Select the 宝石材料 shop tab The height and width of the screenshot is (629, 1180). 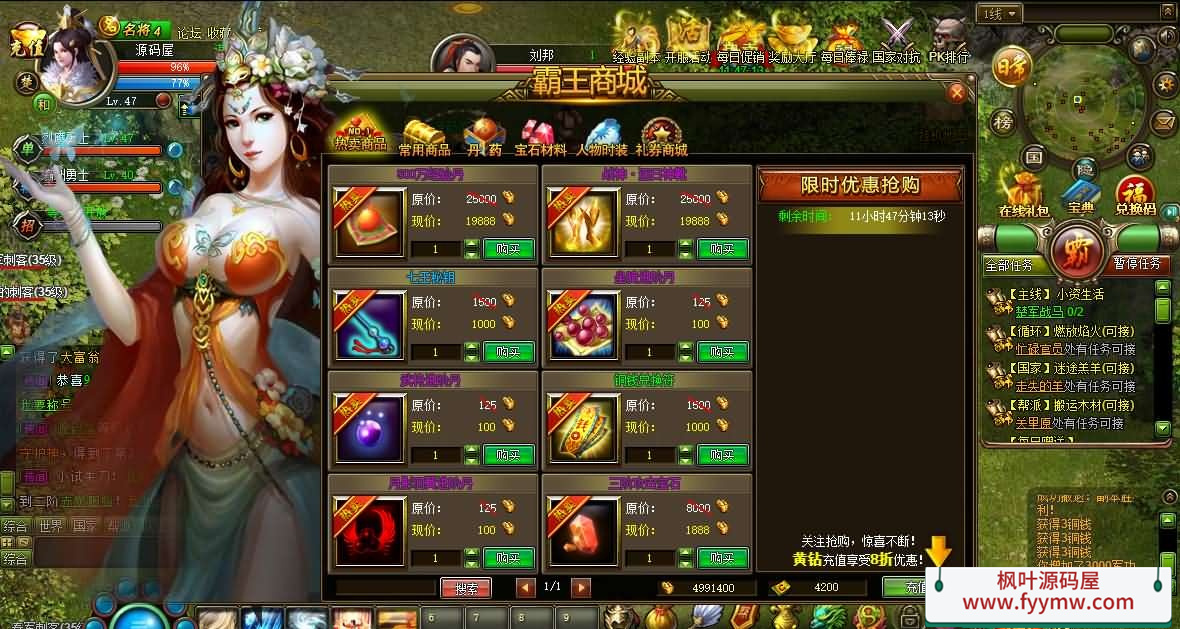pyautogui.click(x=540, y=138)
